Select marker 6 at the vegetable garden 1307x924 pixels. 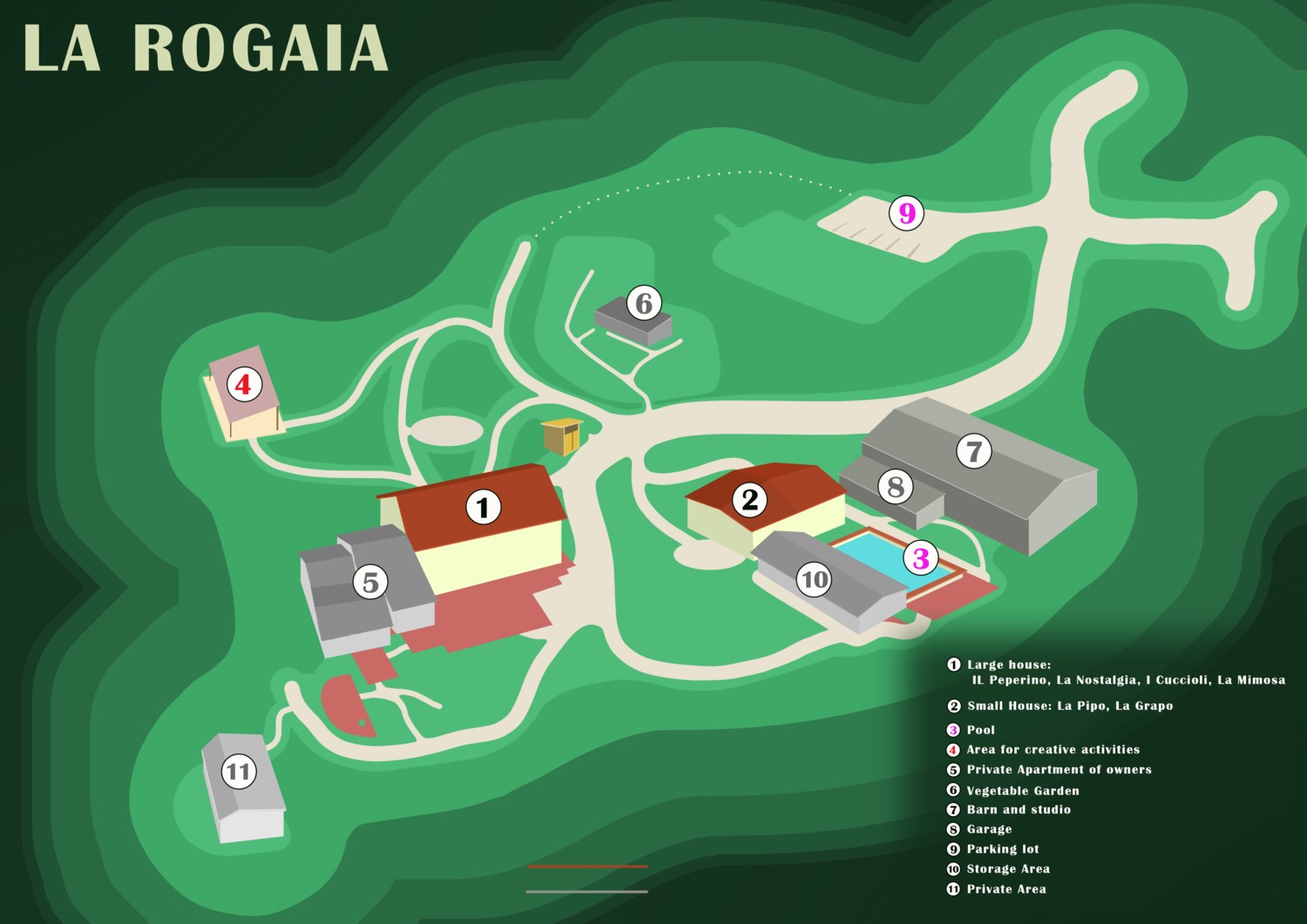644,303
